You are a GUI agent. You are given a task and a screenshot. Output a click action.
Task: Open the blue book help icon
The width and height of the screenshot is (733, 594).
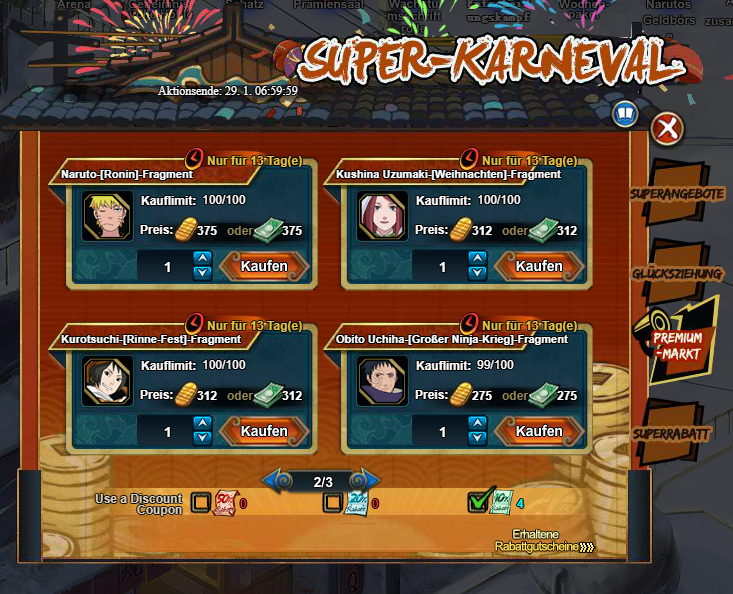[626, 114]
